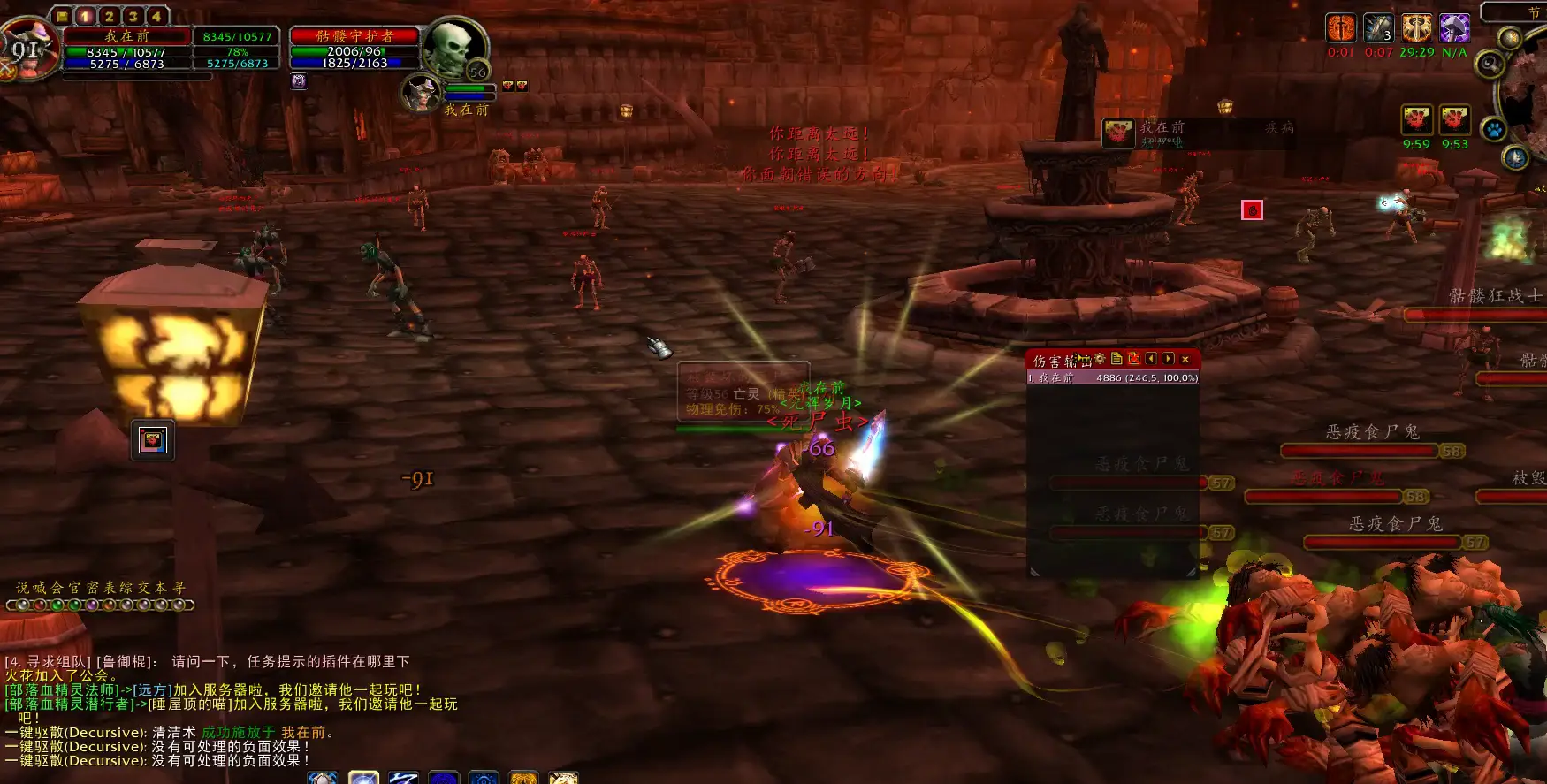The image size is (1547, 784).
Task: Switch to tab number 2
Action: point(110,16)
